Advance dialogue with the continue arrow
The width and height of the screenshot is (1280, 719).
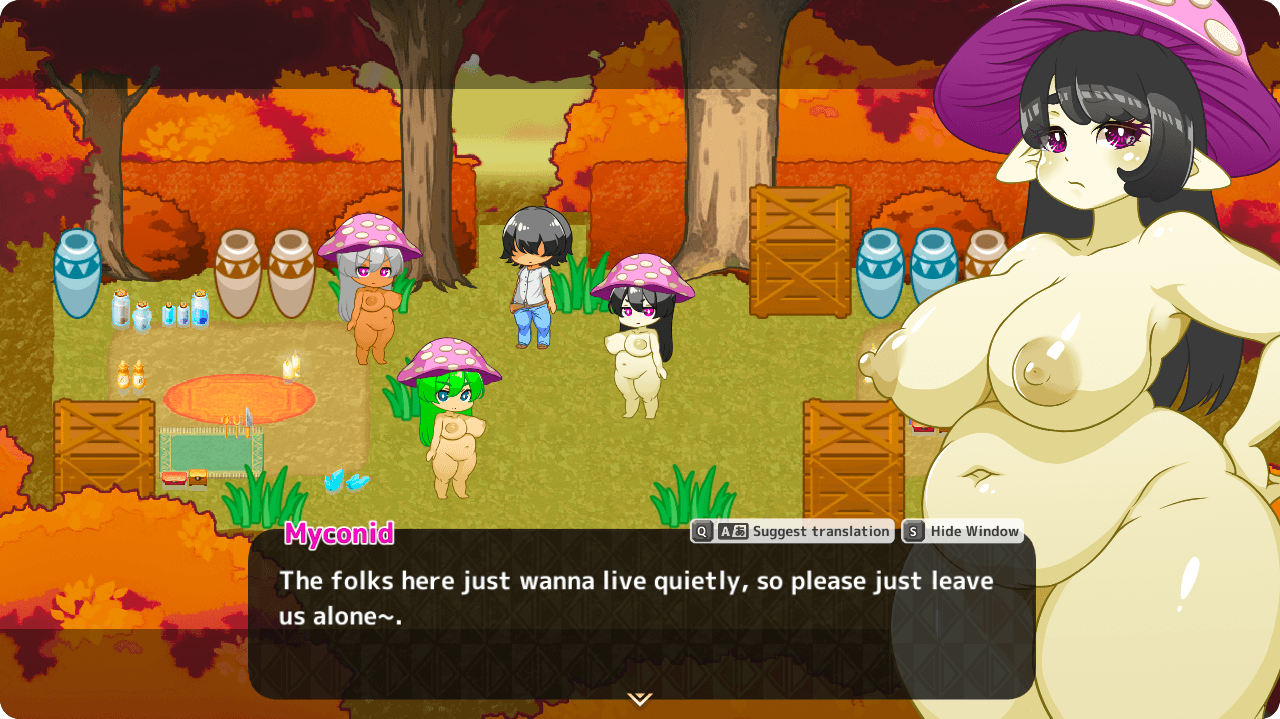[640, 698]
